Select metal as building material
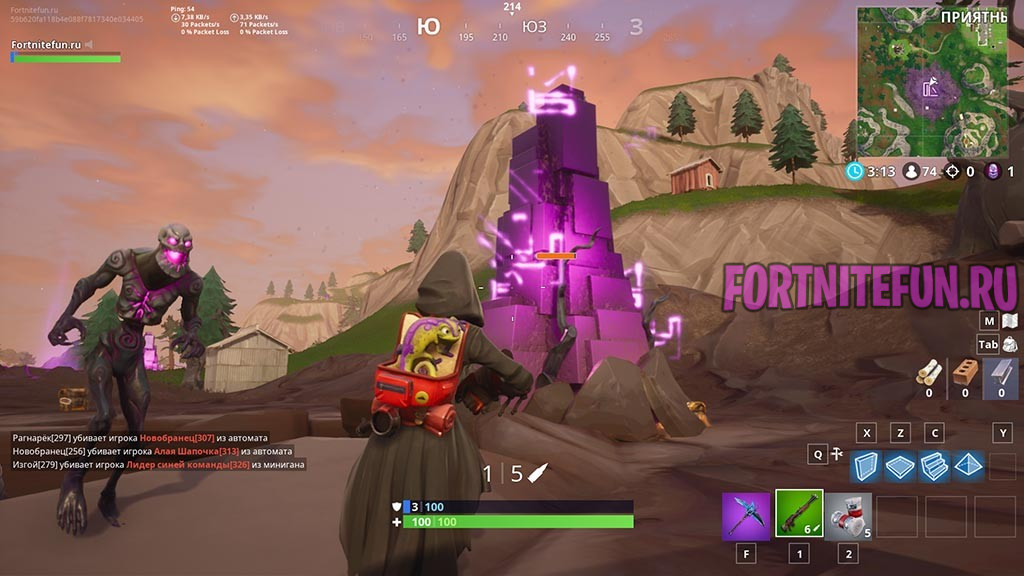 click(x=1001, y=372)
